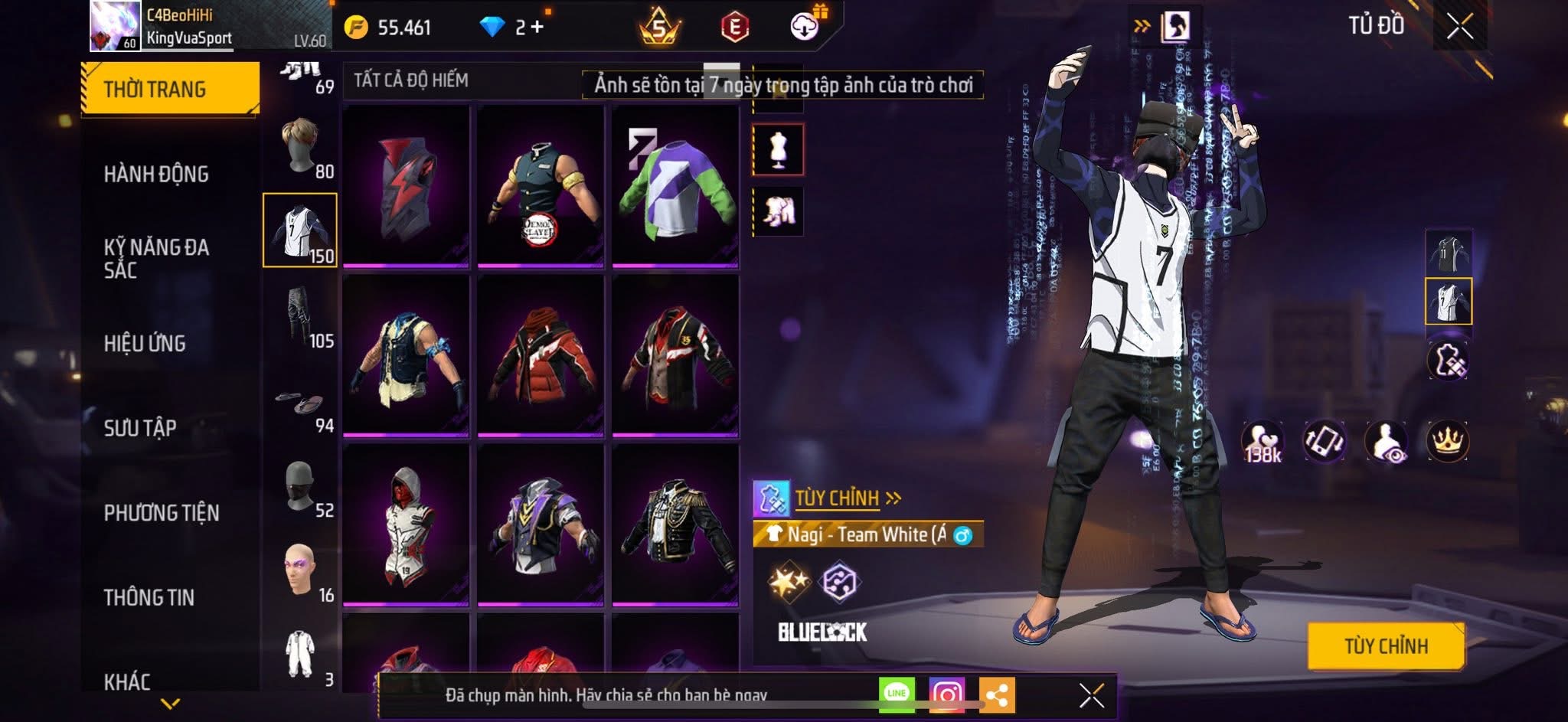Select the mannequin outfit preset toggle
The height and width of the screenshot is (722, 1568).
tap(779, 150)
